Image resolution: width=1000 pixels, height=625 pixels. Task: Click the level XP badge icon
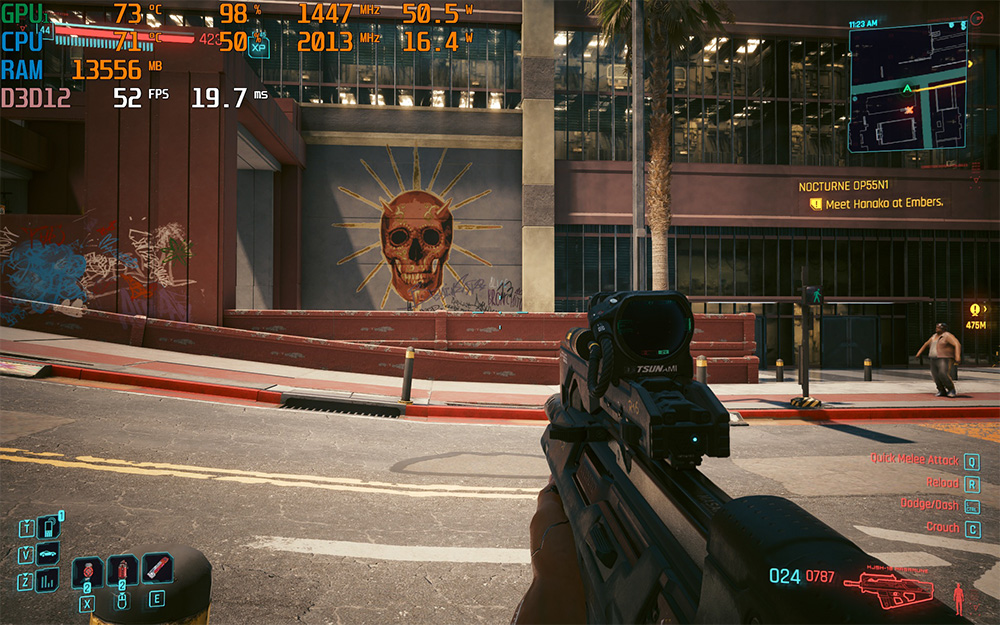tap(259, 45)
